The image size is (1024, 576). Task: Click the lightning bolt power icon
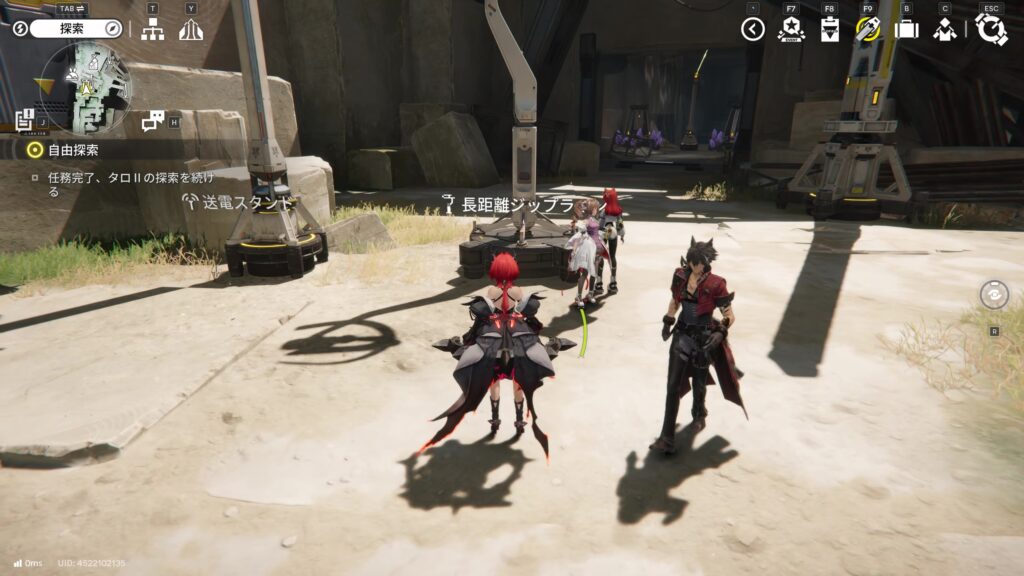point(20,29)
